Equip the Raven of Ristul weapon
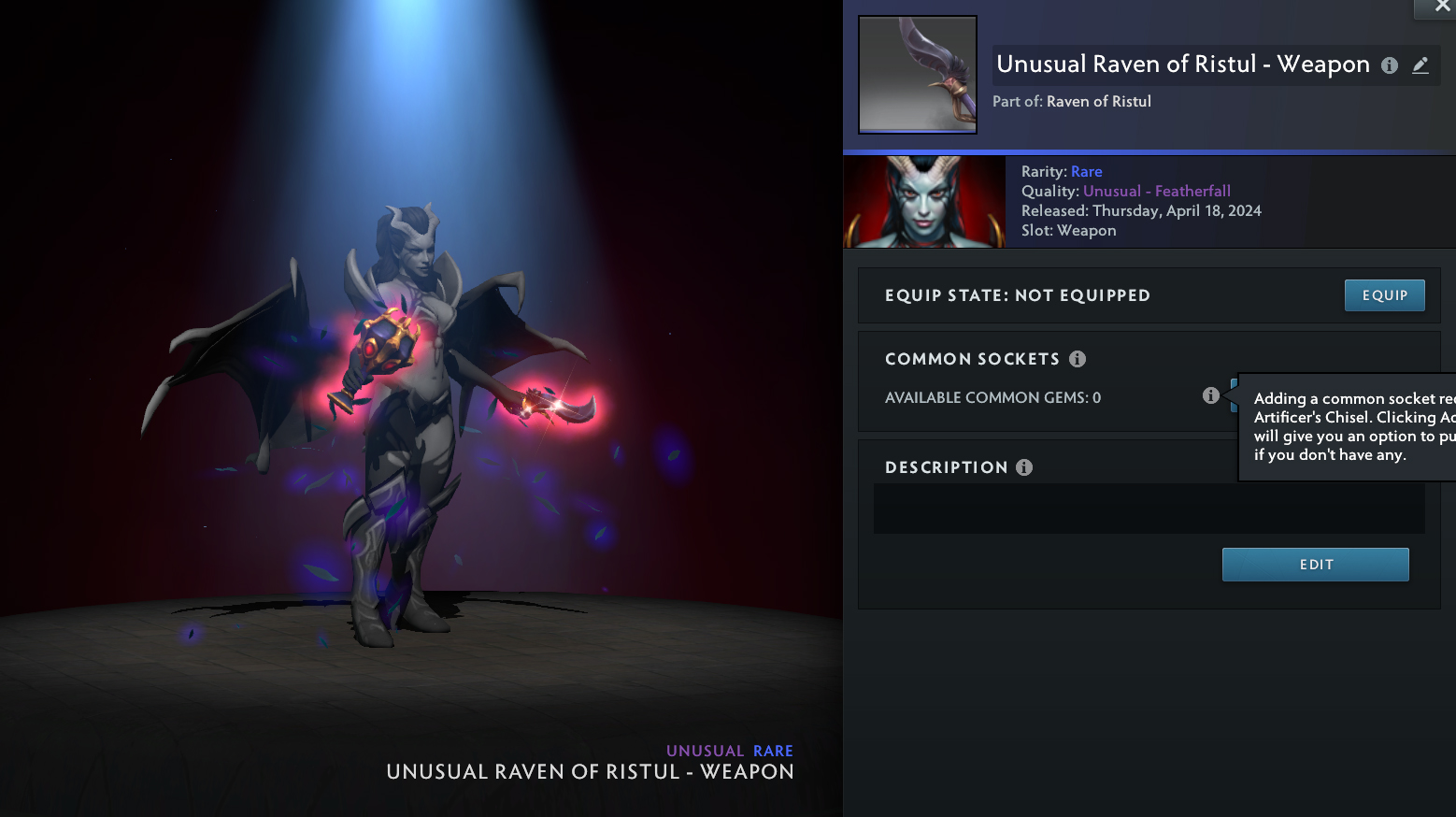This screenshot has height=817, width=1456. (1384, 295)
